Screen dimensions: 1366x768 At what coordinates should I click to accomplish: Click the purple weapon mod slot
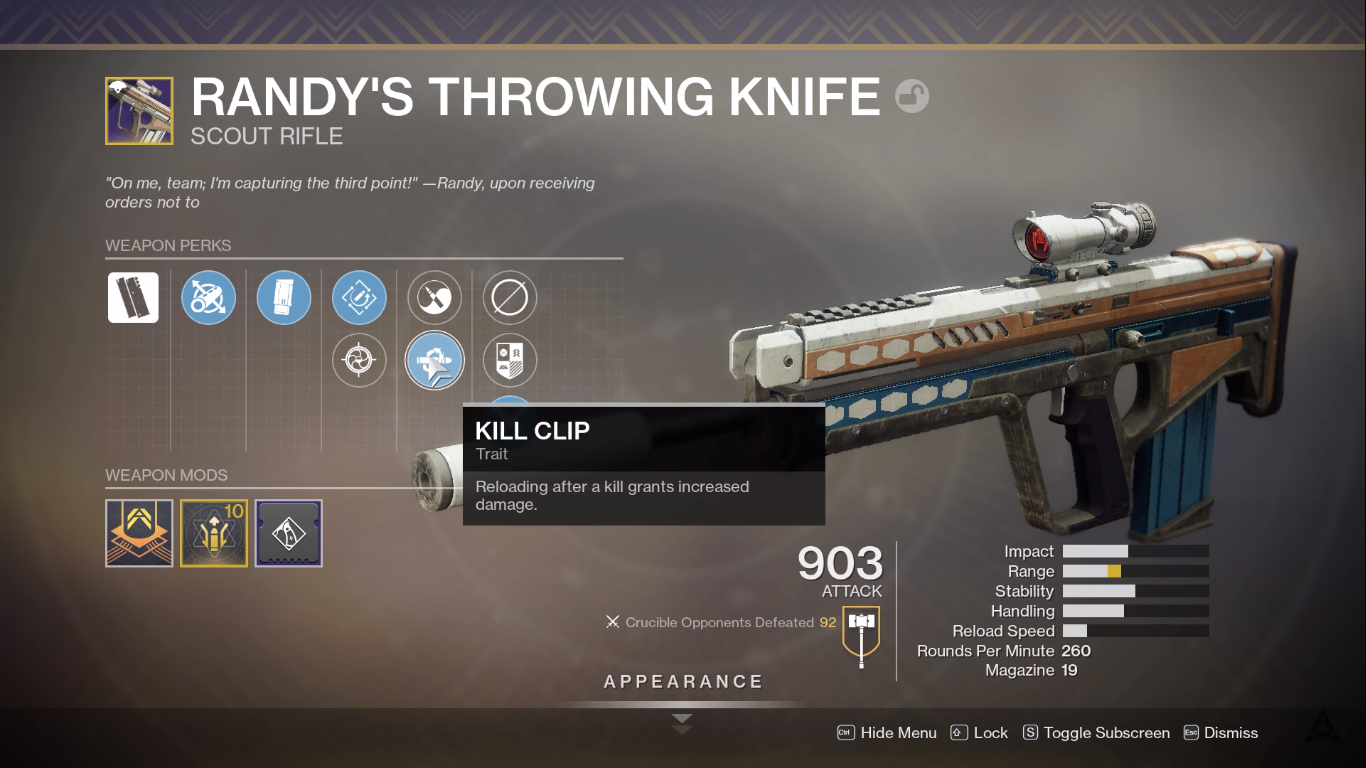[x=288, y=533]
